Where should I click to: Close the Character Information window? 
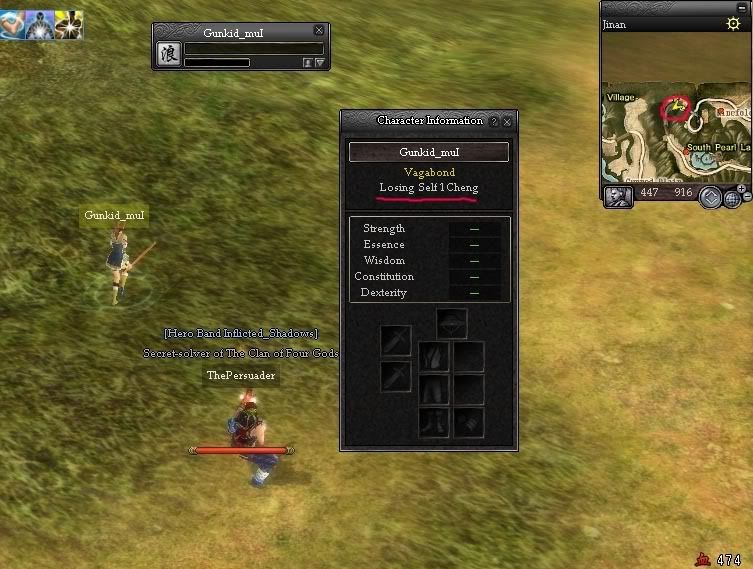507,121
